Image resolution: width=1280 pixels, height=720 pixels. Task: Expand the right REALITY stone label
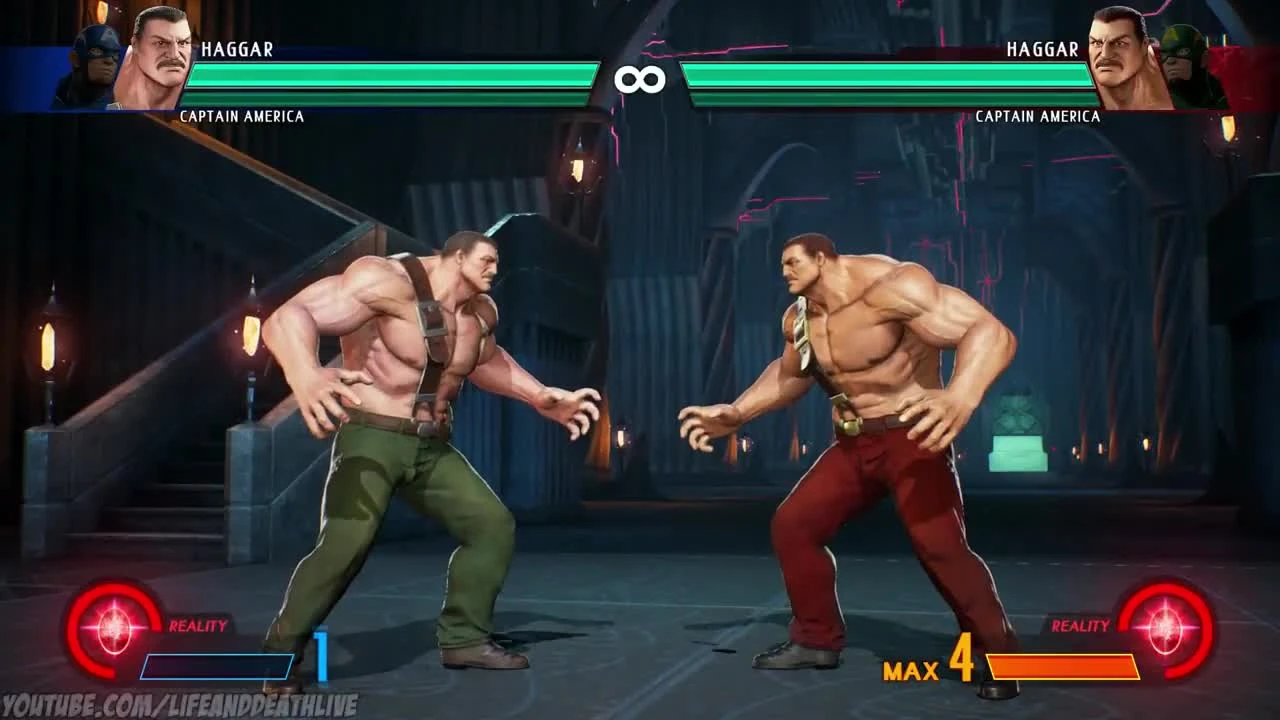(1082, 622)
